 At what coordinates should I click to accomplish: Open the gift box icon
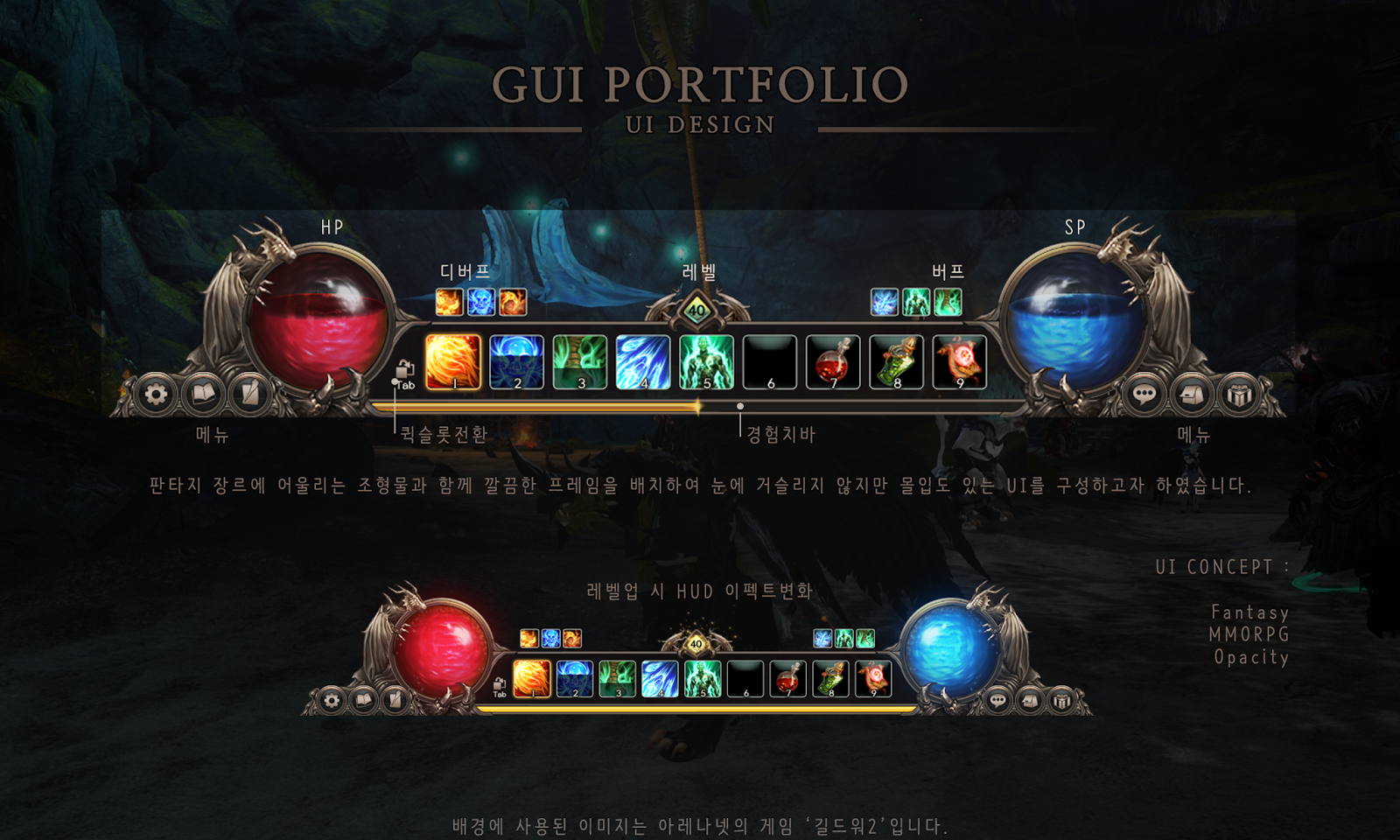point(1237,395)
